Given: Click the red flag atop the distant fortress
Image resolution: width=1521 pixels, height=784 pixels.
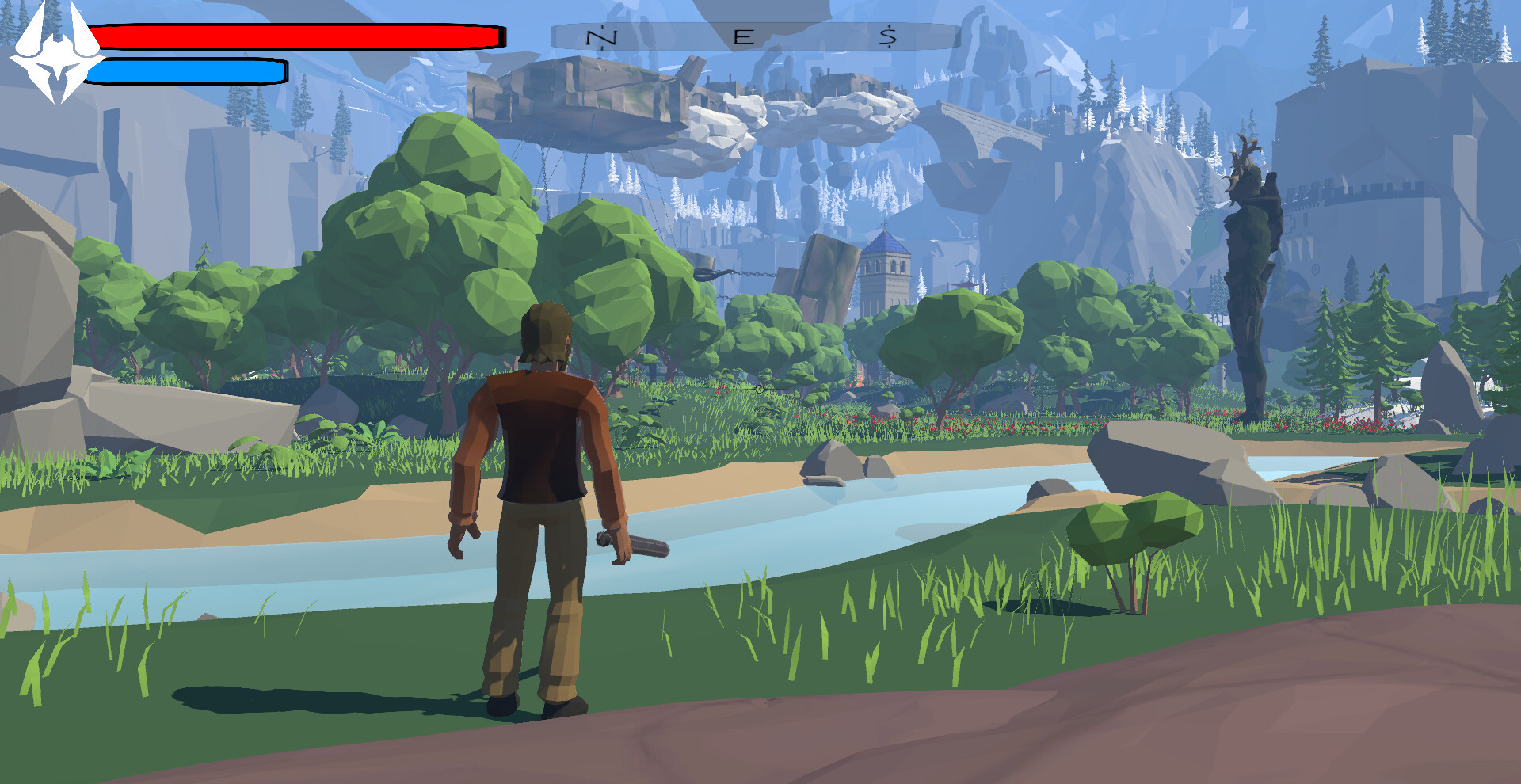Looking at the screenshot, I should [x=1042, y=71].
